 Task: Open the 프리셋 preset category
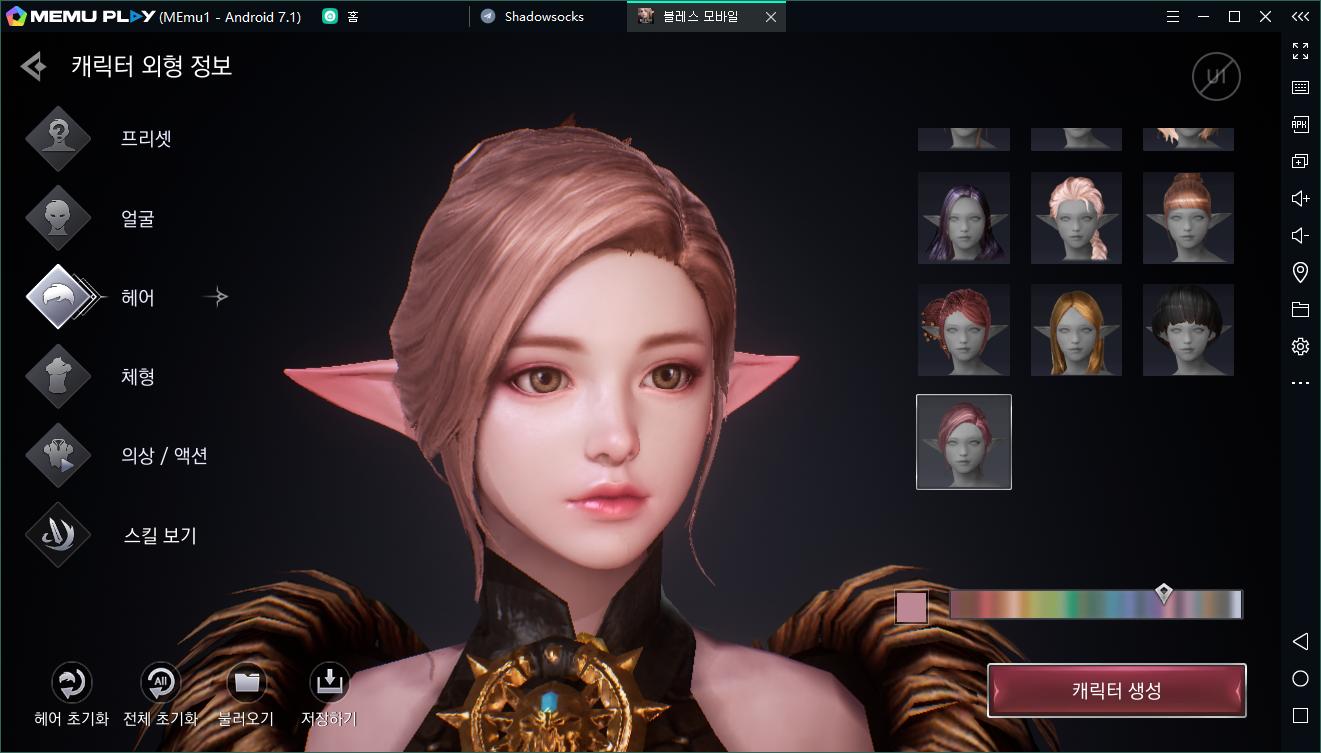coord(59,138)
